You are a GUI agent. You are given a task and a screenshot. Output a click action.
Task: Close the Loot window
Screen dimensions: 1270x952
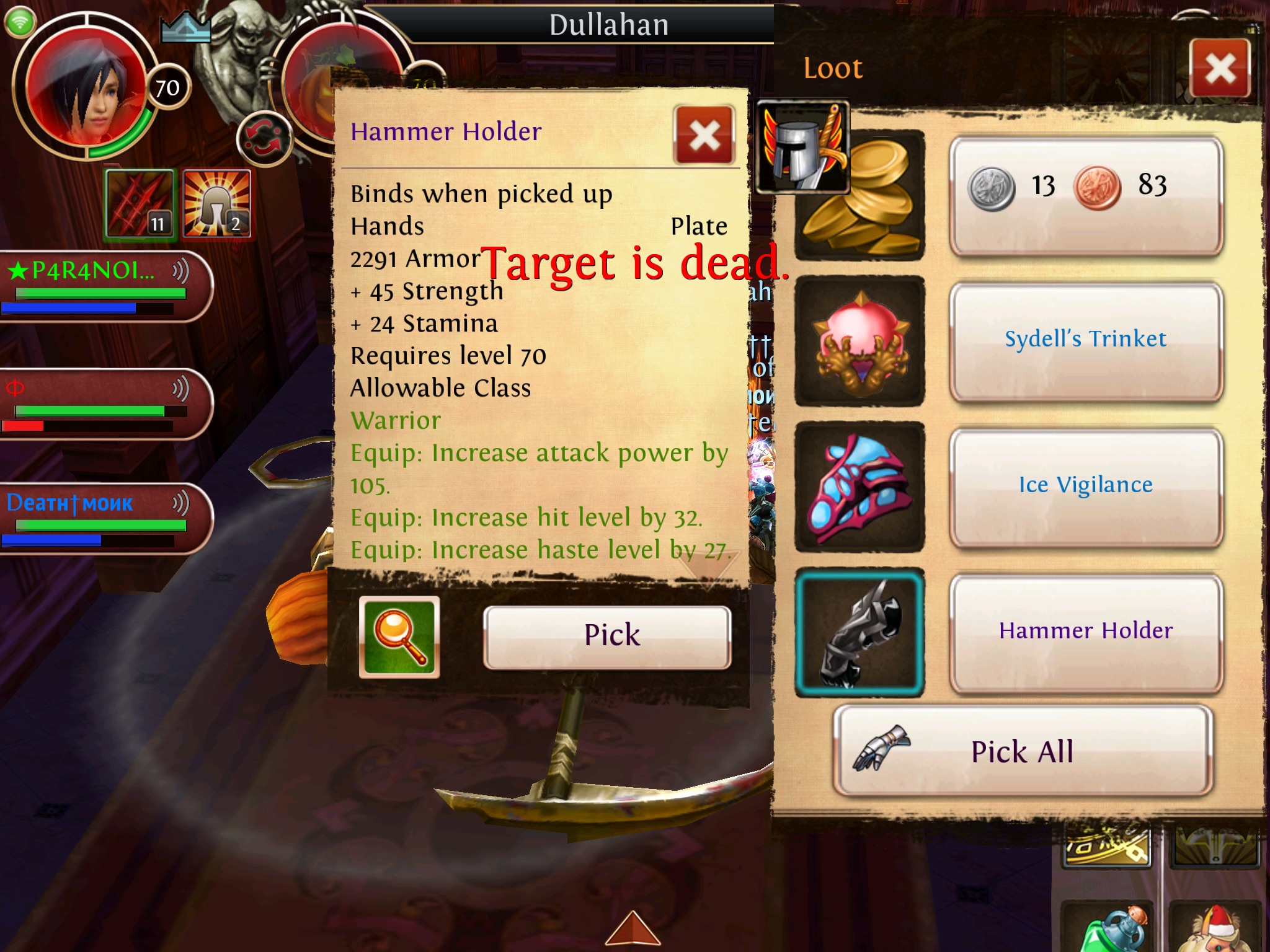(x=1220, y=68)
